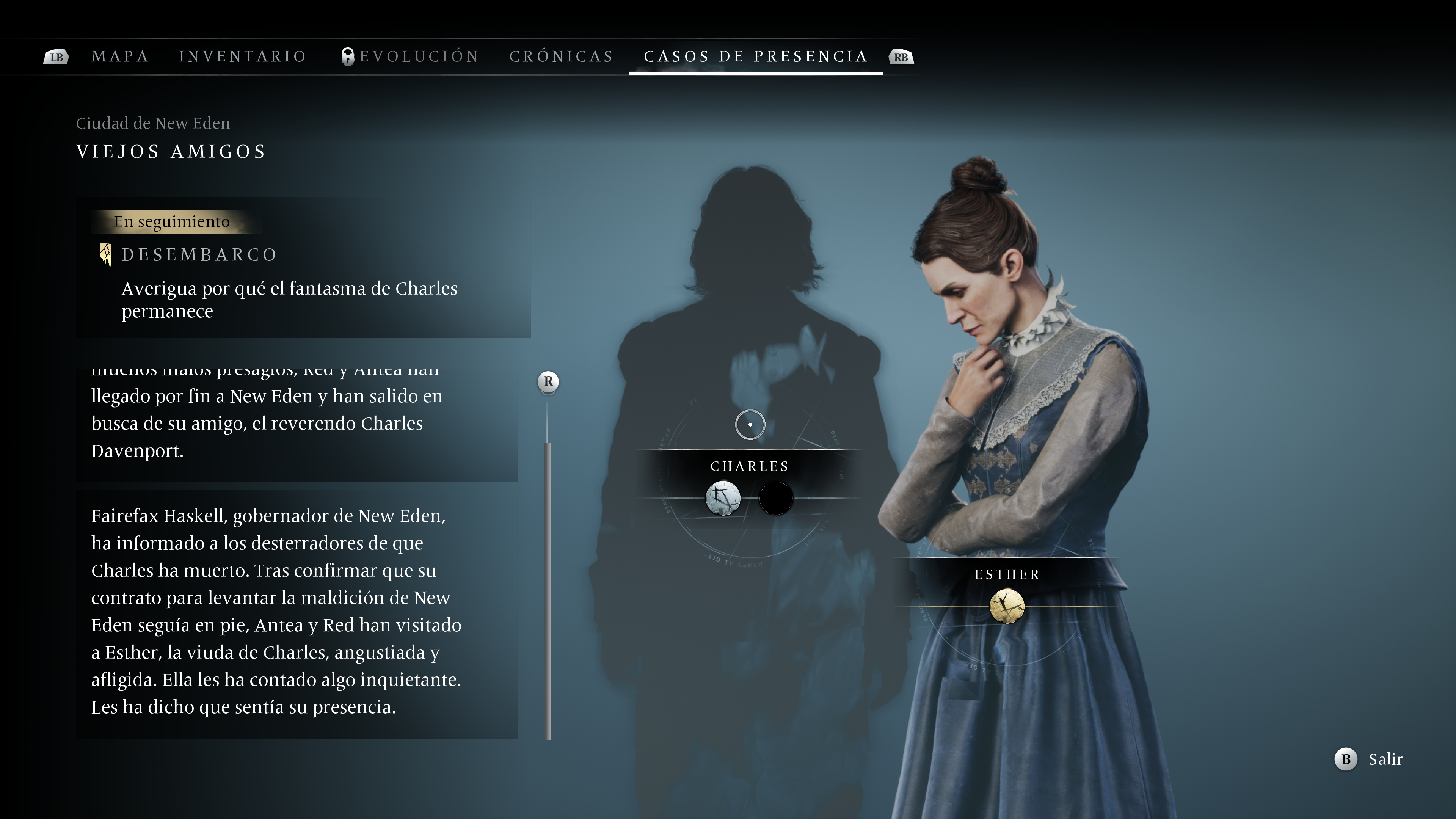The width and height of the screenshot is (1456, 819).
Task: Choose Charles's silver clue token
Action: tap(723, 499)
